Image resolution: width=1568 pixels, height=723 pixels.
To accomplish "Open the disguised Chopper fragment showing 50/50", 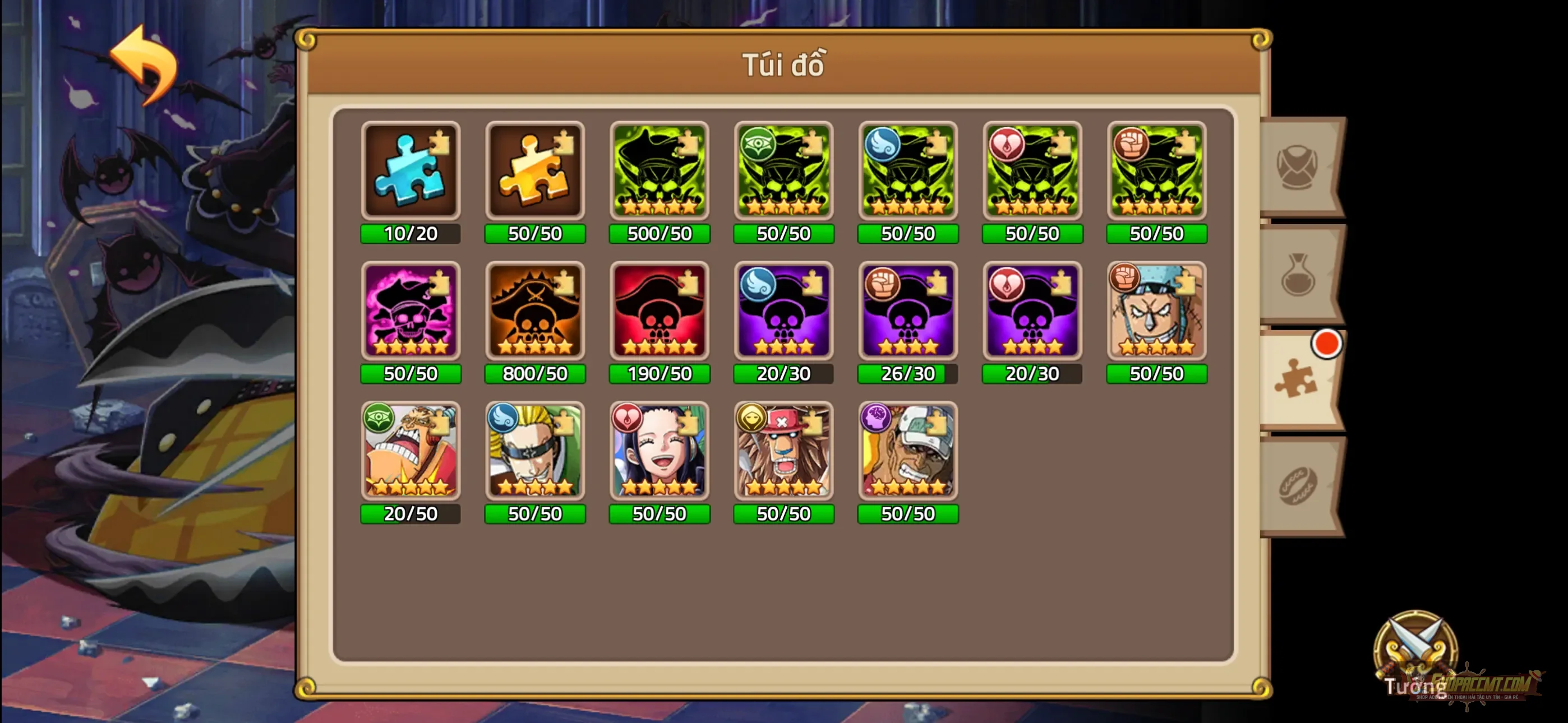I will (783, 452).
